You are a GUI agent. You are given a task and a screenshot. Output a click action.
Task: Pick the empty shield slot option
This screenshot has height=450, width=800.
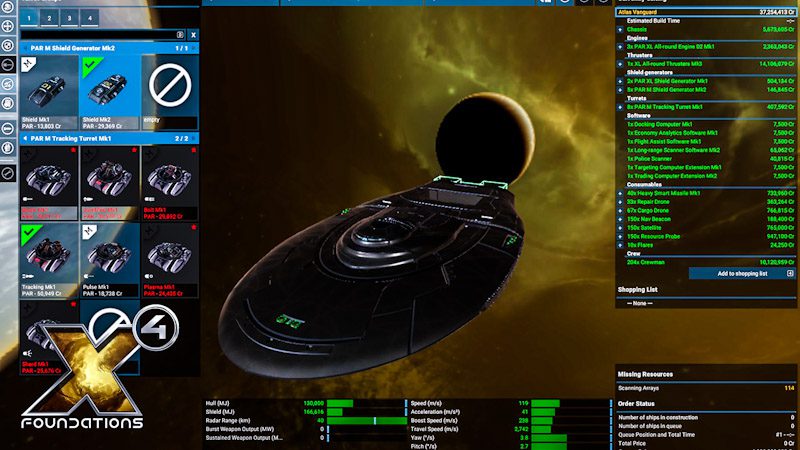(169, 93)
